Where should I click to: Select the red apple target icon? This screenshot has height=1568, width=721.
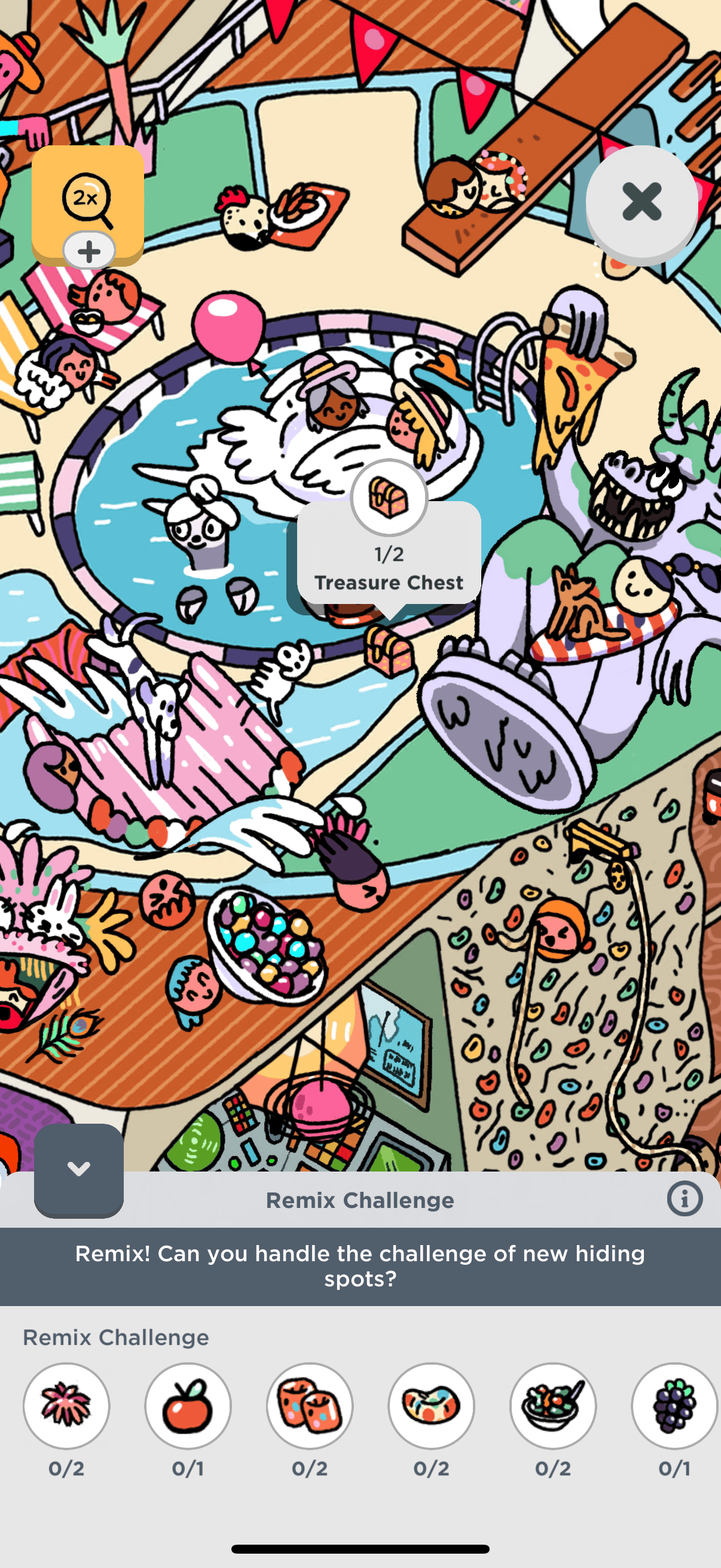188,1405
